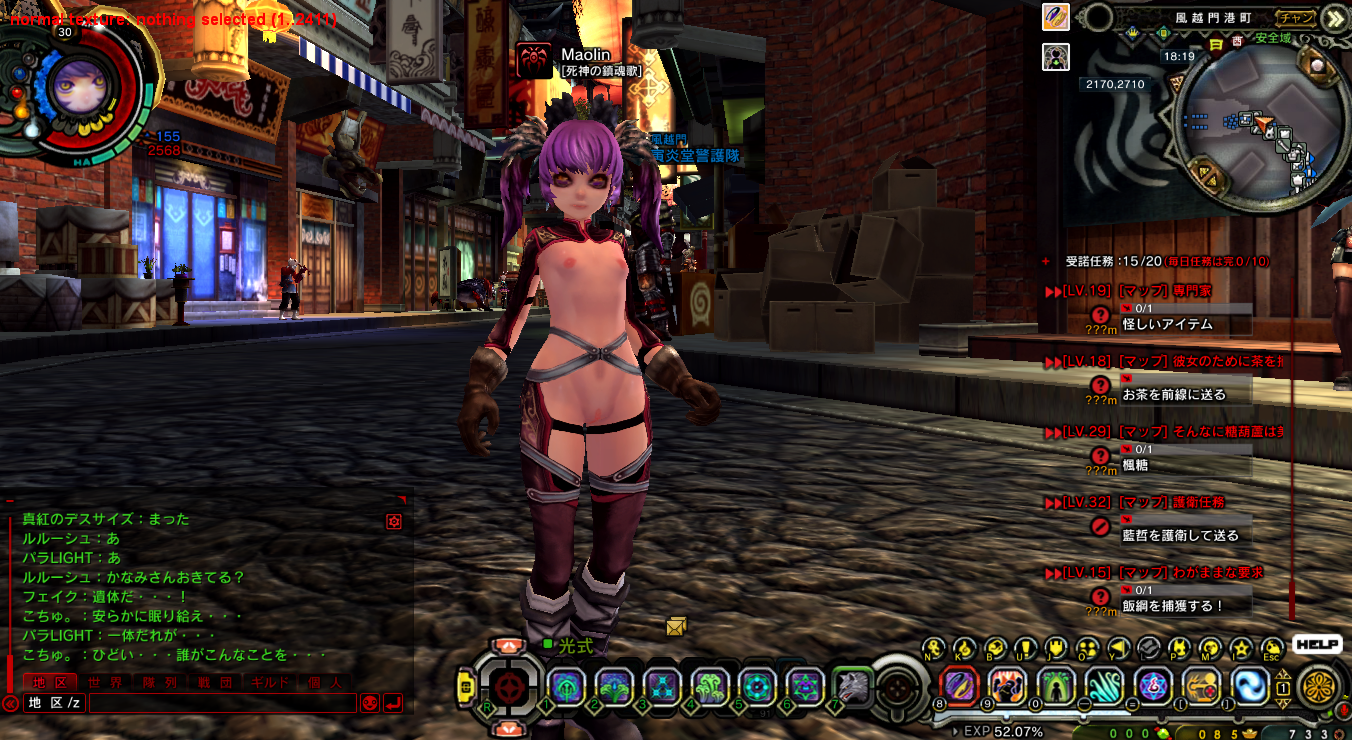This screenshot has width=1352, height=740.
Task: Collapse the minimap with double-arrow button
Action: pyautogui.click(x=1333, y=17)
